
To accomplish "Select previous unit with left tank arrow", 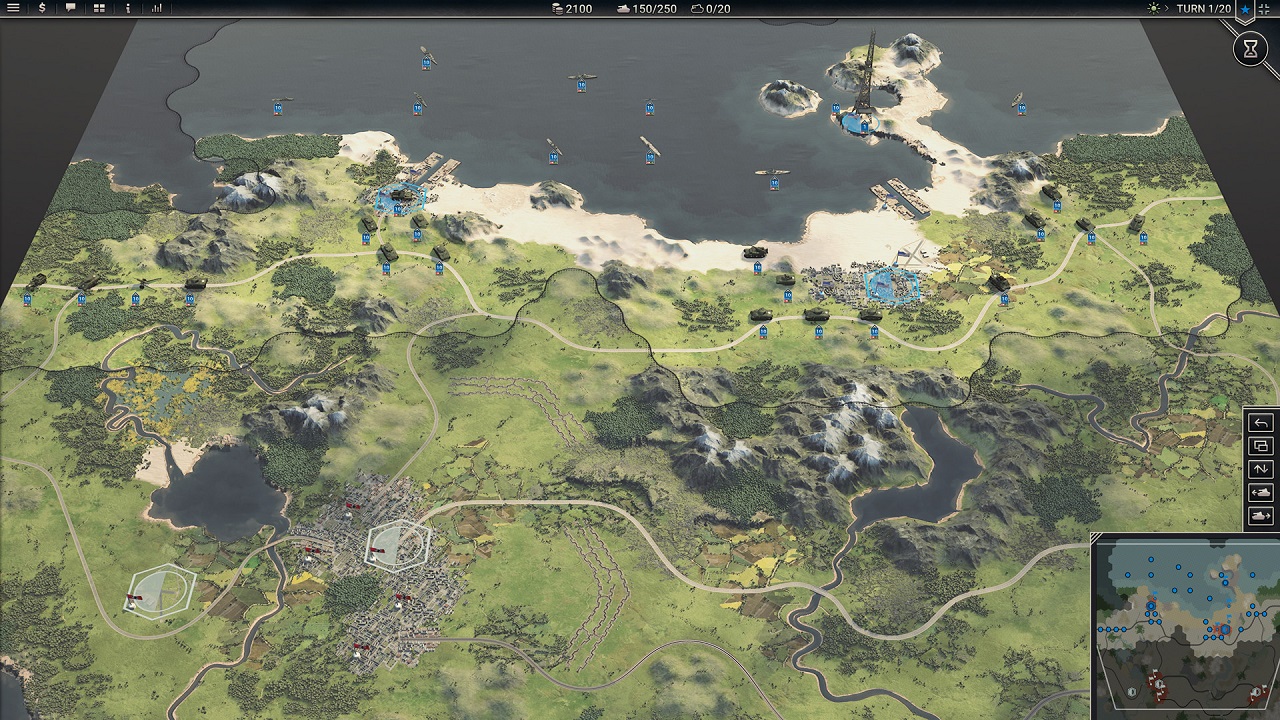I will click(x=1261, y=493).
